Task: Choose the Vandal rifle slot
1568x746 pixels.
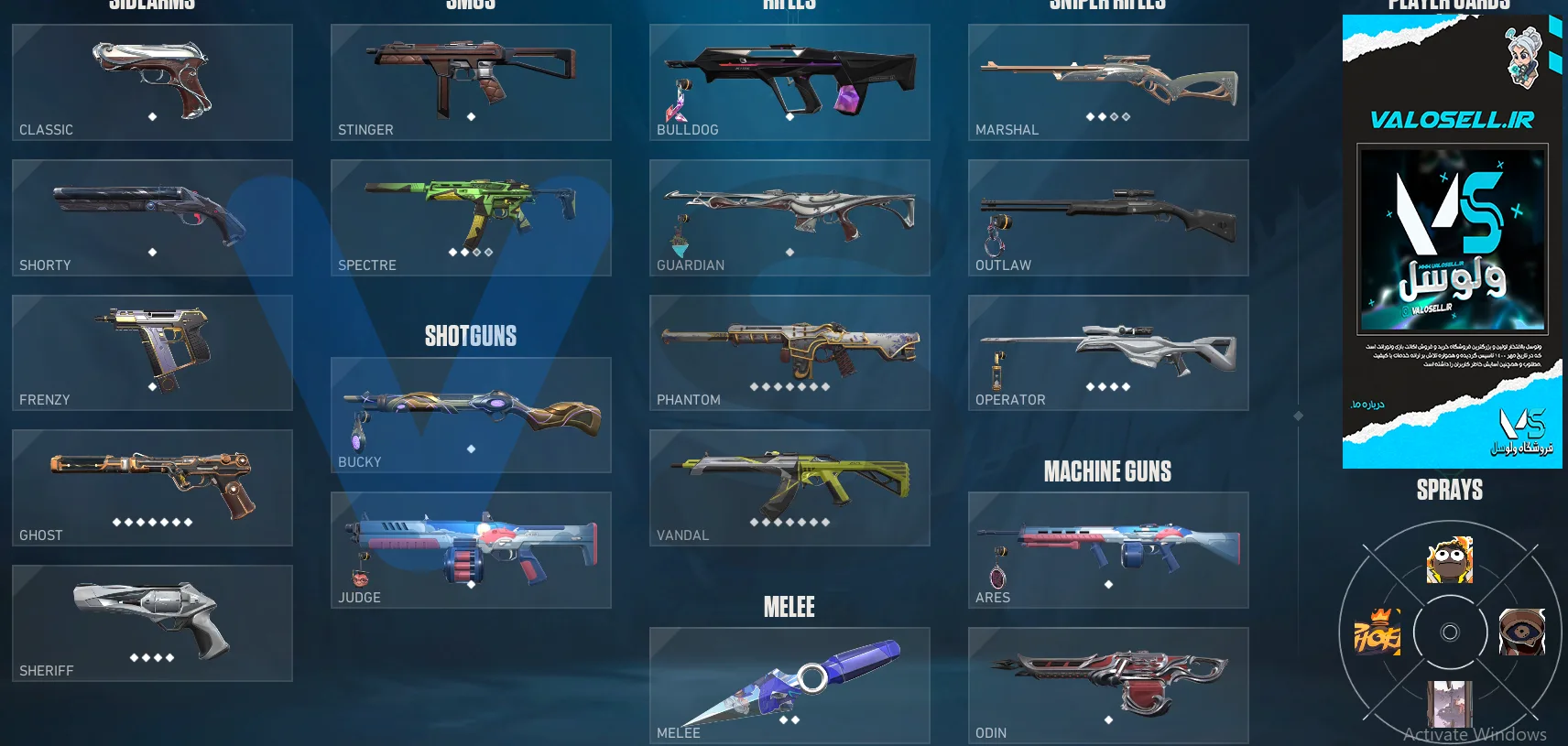Action: tap(789, 488)
